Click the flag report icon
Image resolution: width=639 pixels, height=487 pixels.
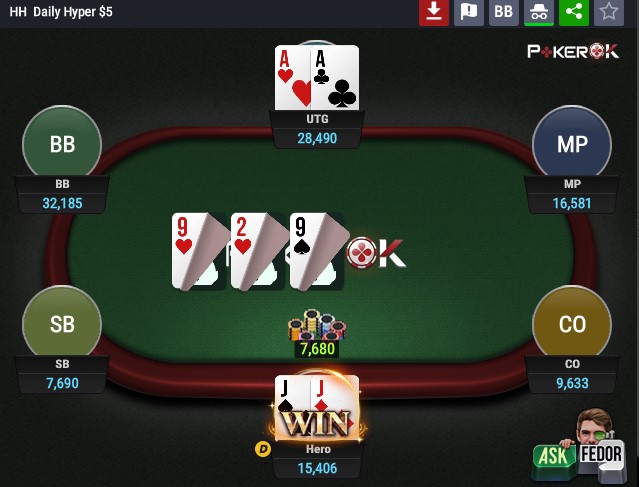[468, 12]
